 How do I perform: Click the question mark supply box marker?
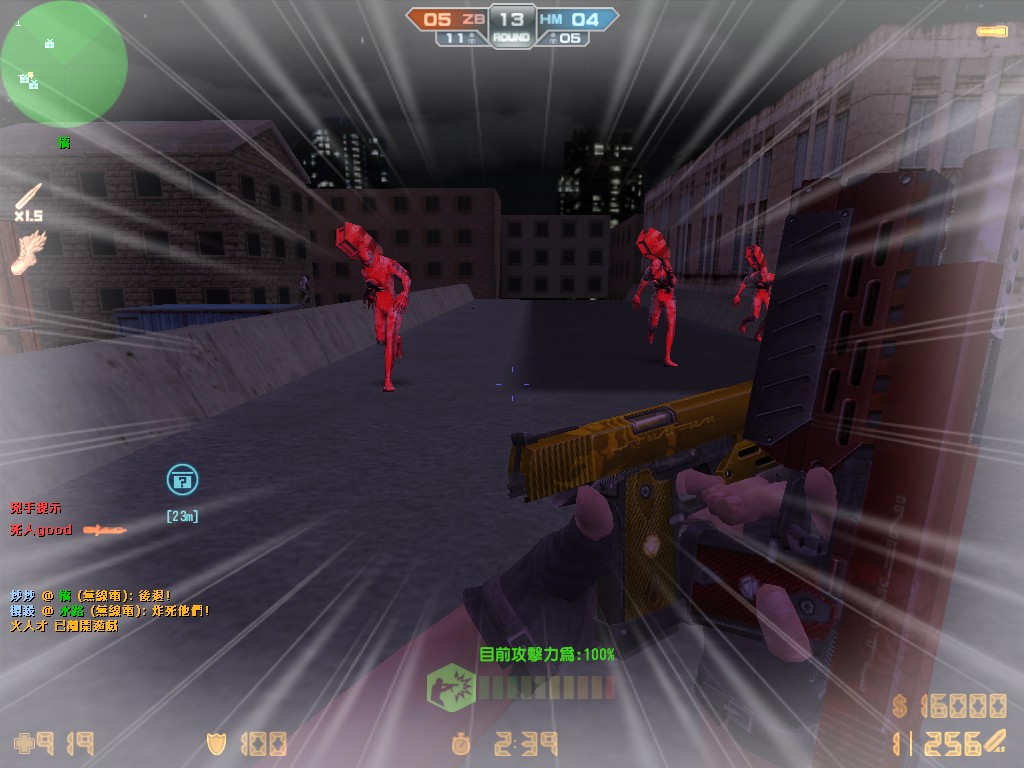[x=182, y=480]
